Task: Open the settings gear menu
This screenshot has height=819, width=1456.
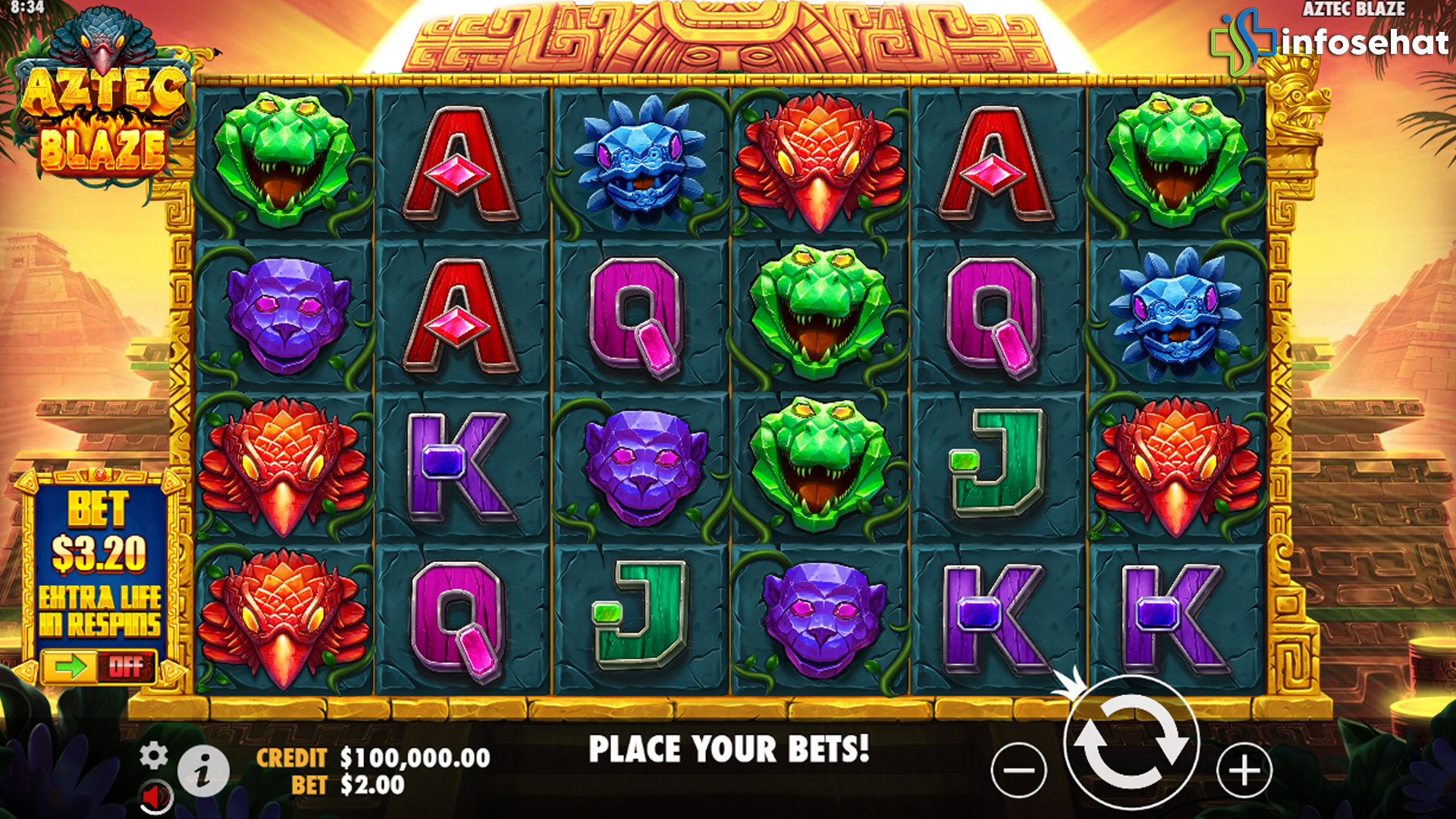Action: (x=154, y=756)
